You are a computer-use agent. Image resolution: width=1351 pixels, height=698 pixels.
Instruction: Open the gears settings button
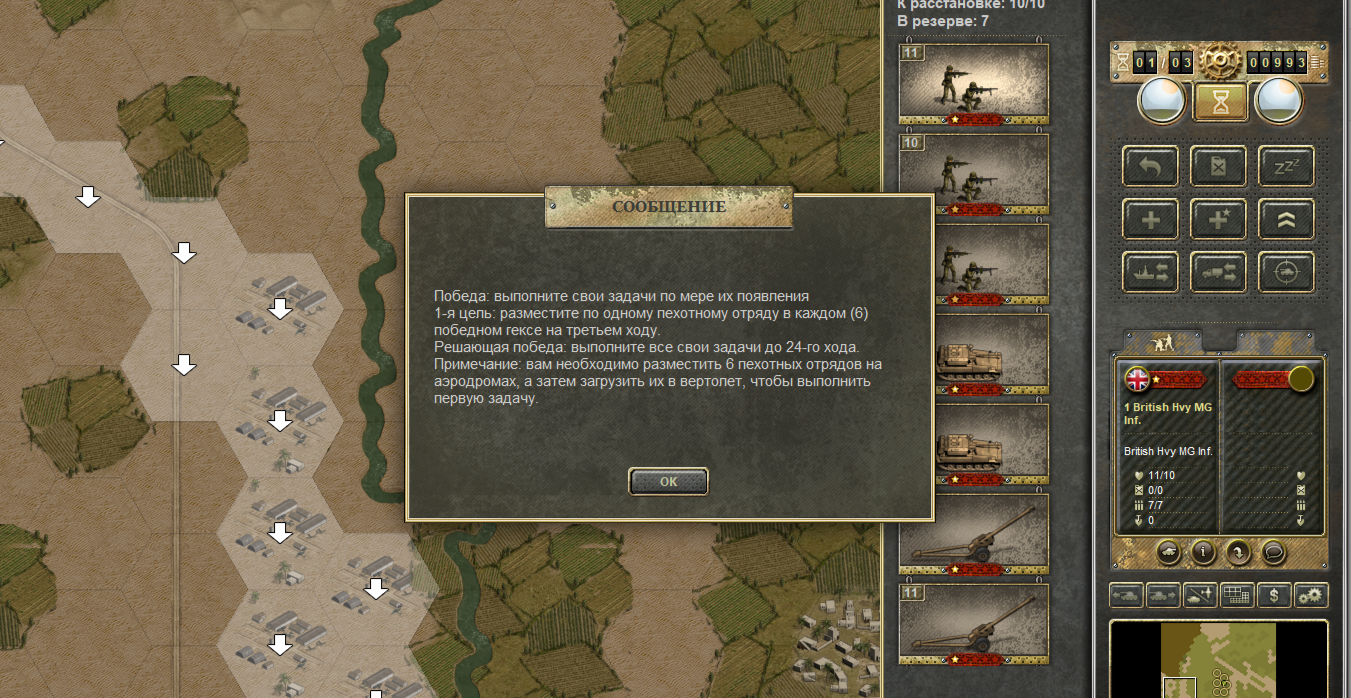[1310, 595]
